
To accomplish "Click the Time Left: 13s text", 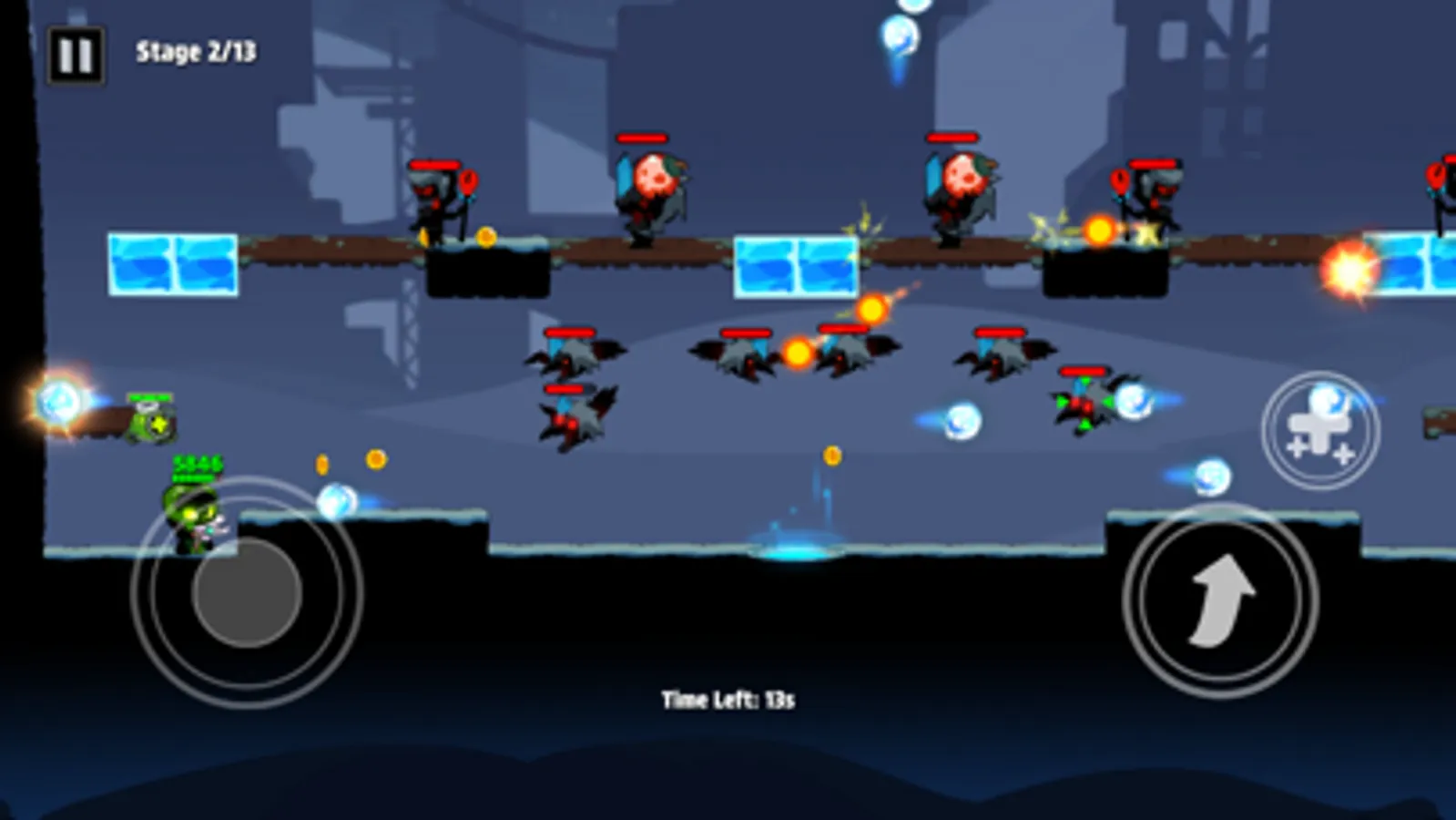I will [x=728, y=697].
